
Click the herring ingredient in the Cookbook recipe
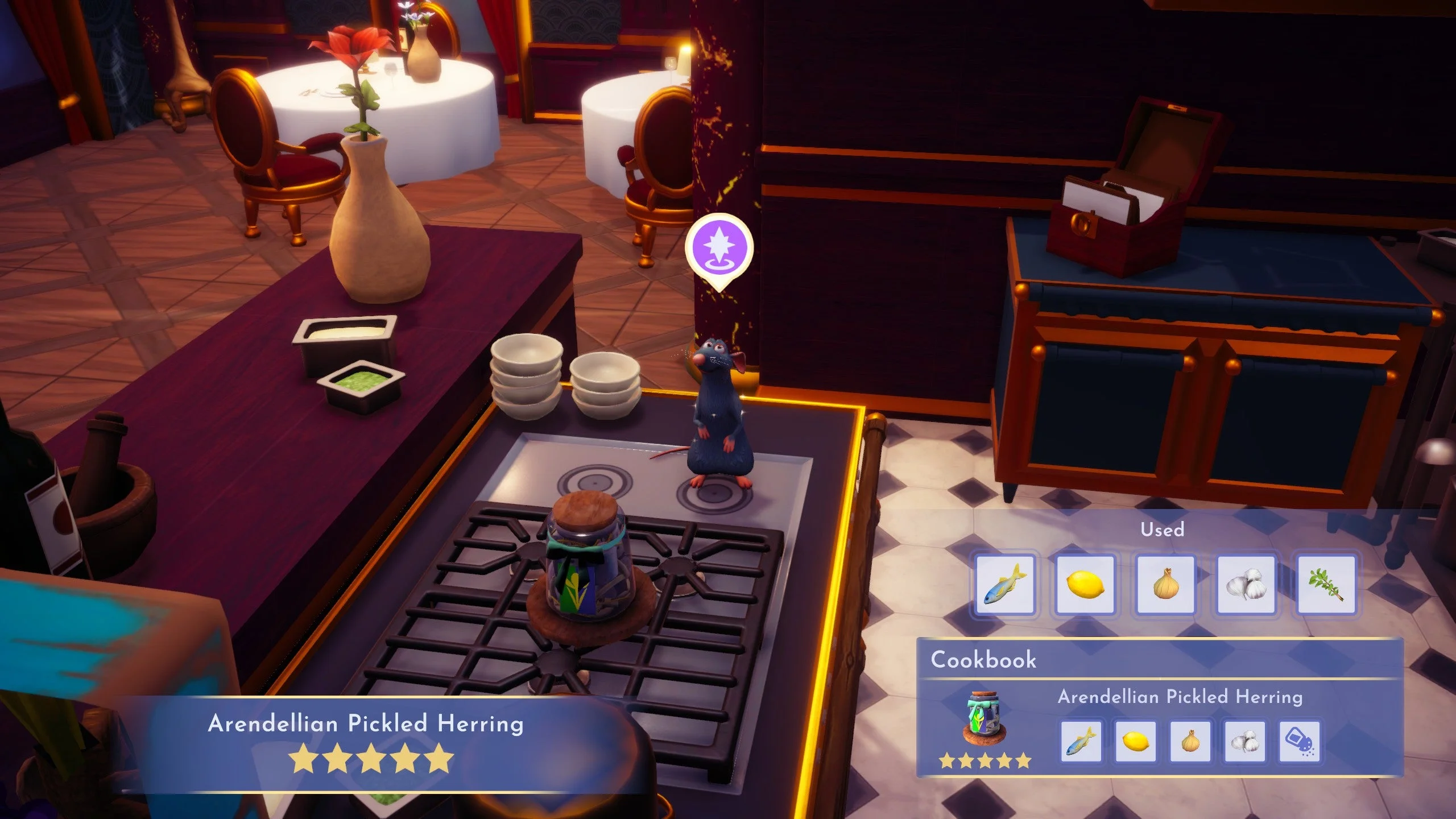[1081, 741]
